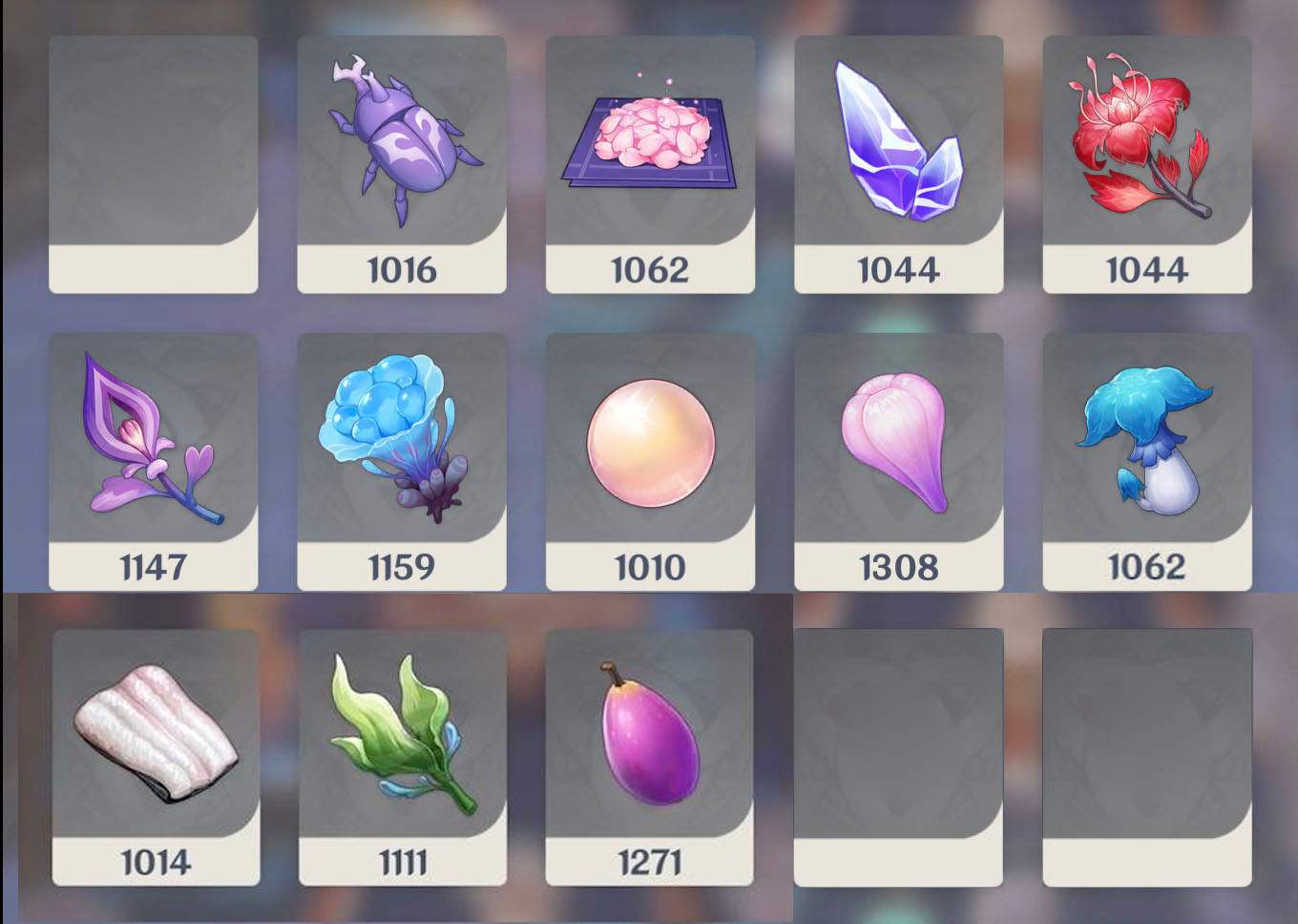Click the 1147 count under the Violetgrass
This screenshot has height=924, width=1298.
153,569
